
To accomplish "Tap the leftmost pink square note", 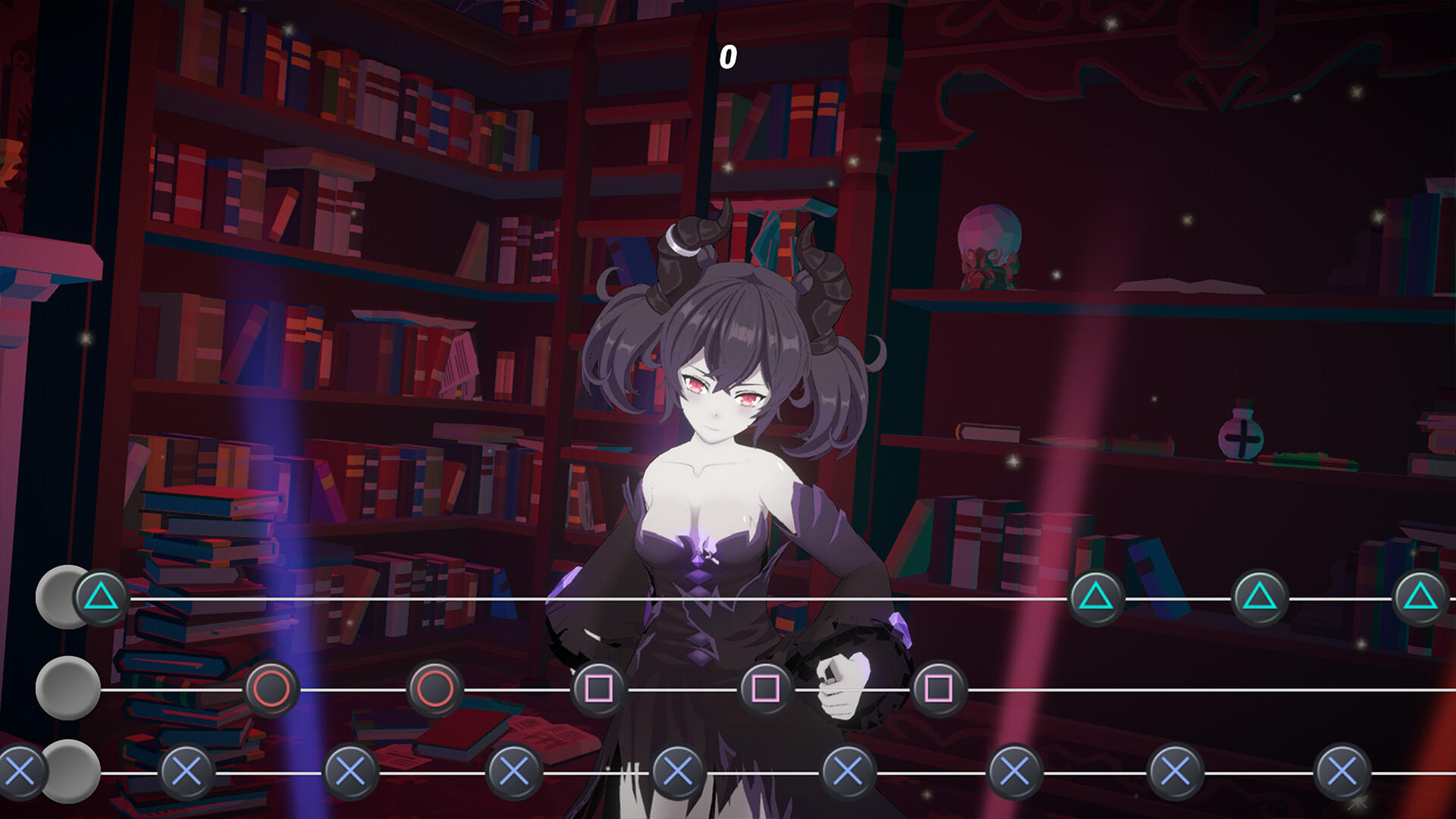I will tap(599, 689).
